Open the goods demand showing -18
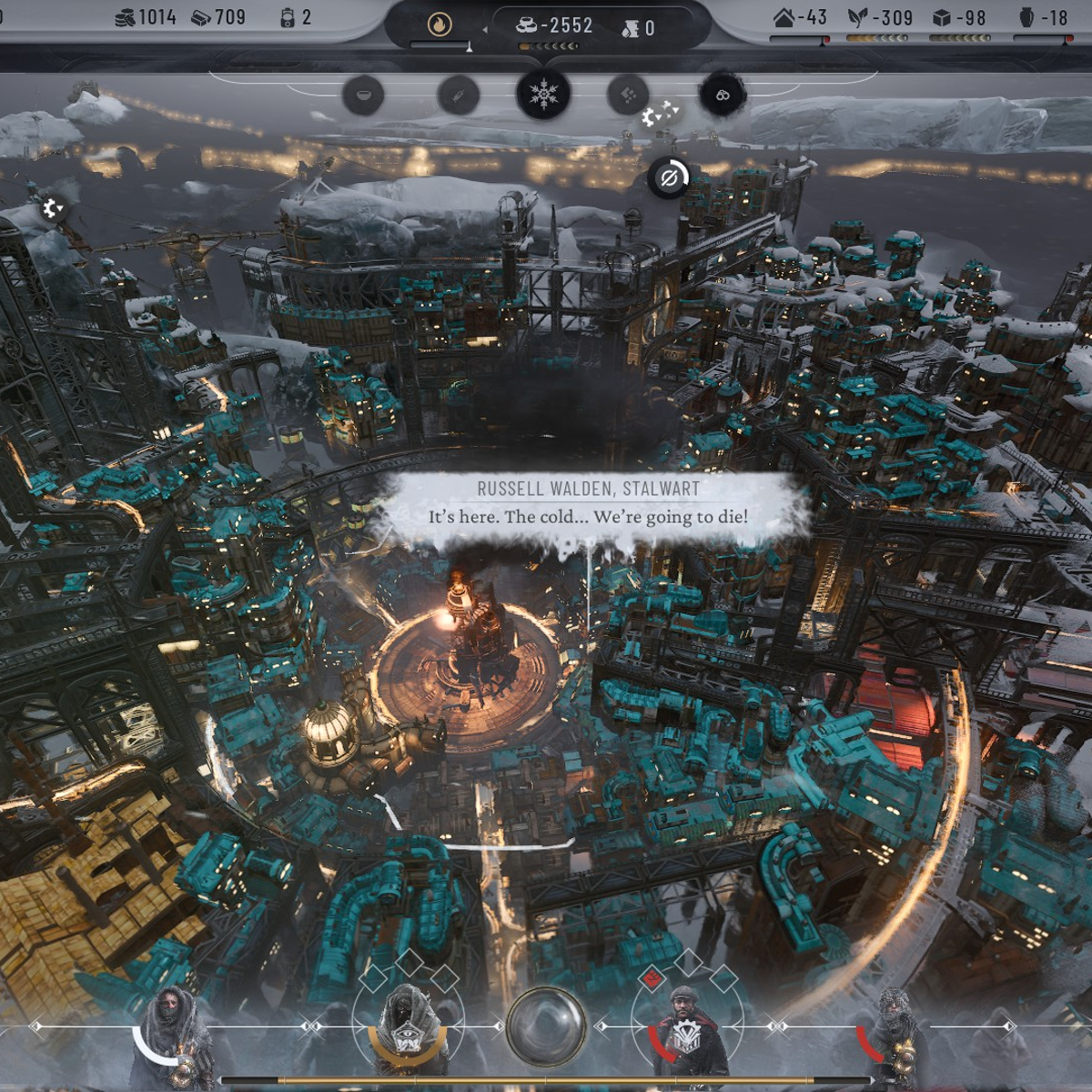Screen dimensions: 1092x1092 tap(1042, 17)
